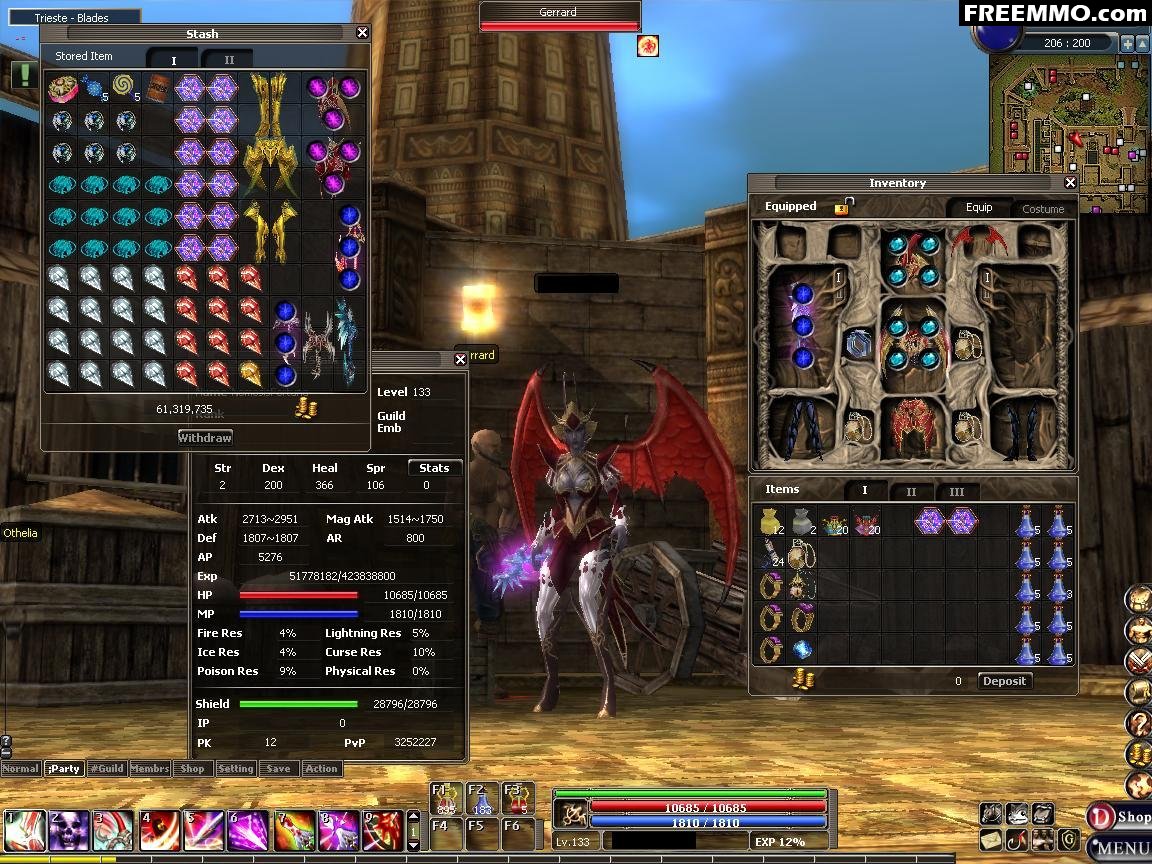
Task: Select the Stats button on character sheet
Action: tap(434, 468)
